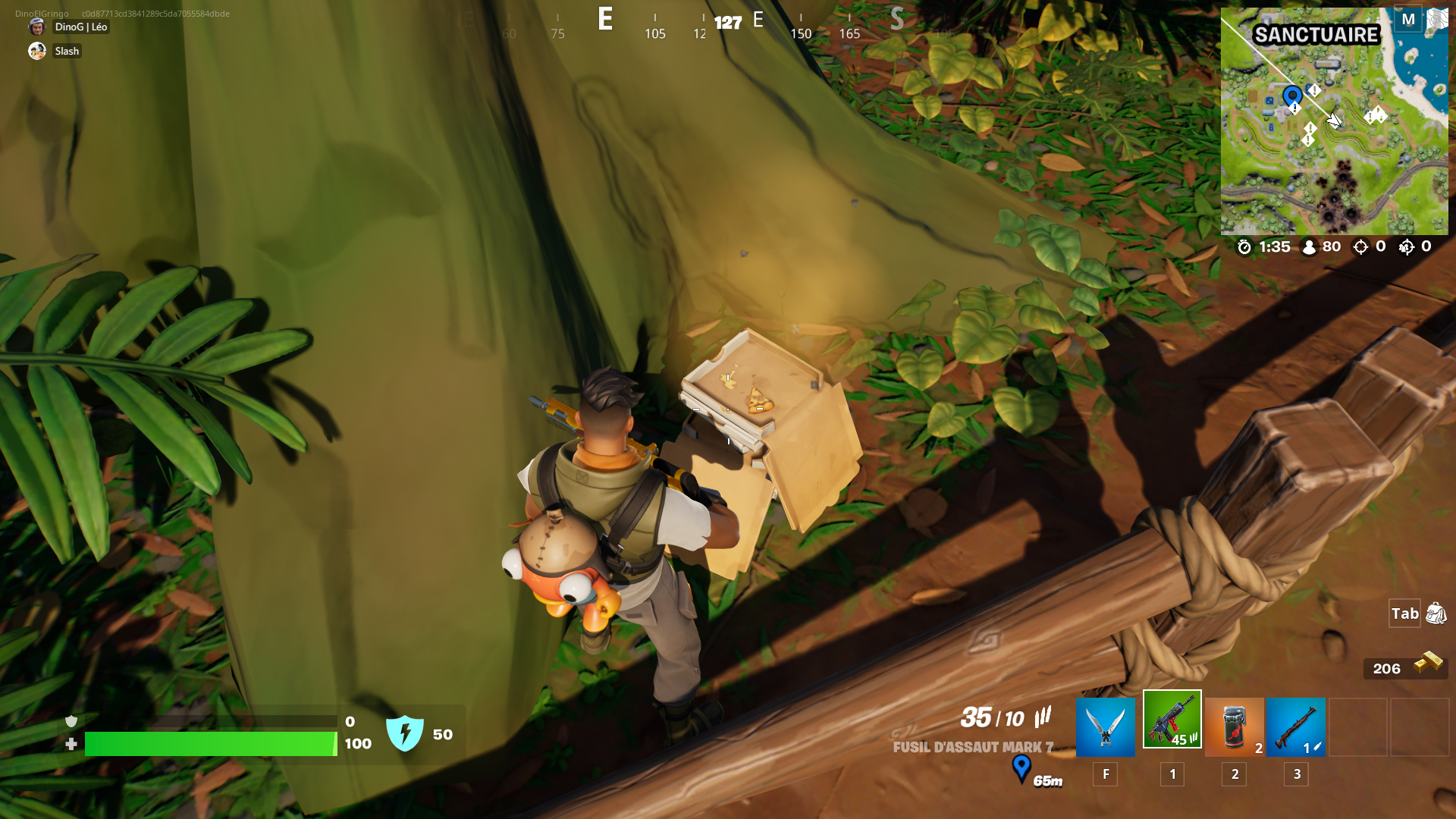Click the eliminations crosshair icon
1456x819 pixels.
[1361, 246]
